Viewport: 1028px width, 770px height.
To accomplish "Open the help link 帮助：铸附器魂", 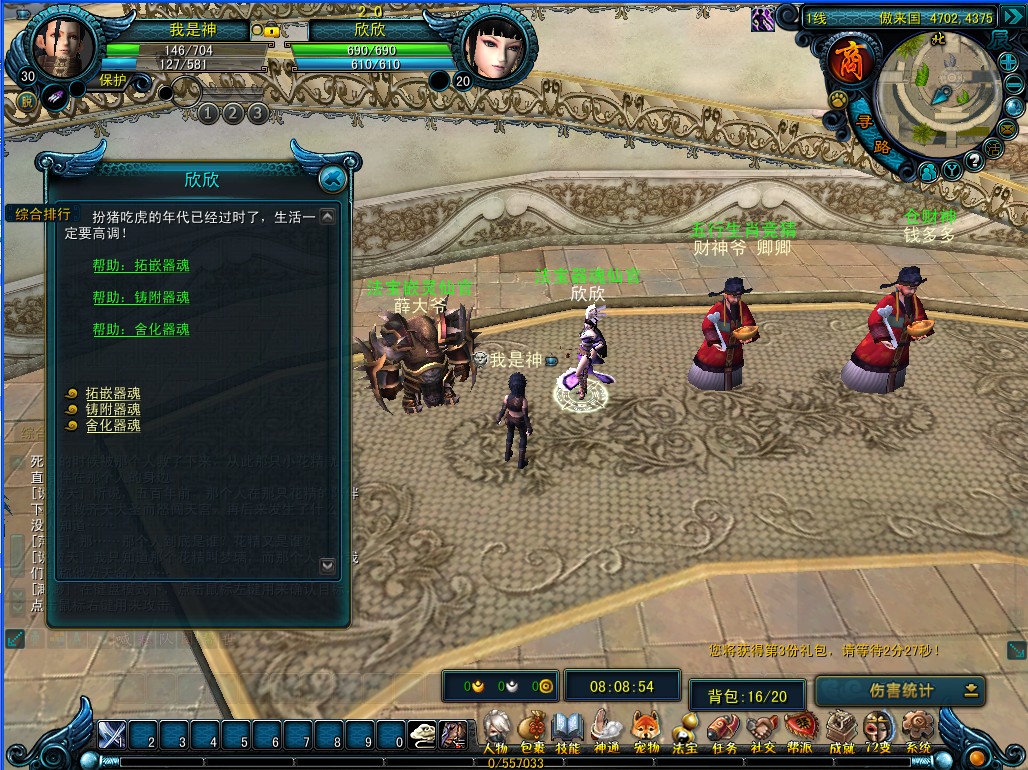I will pos(141,297).
